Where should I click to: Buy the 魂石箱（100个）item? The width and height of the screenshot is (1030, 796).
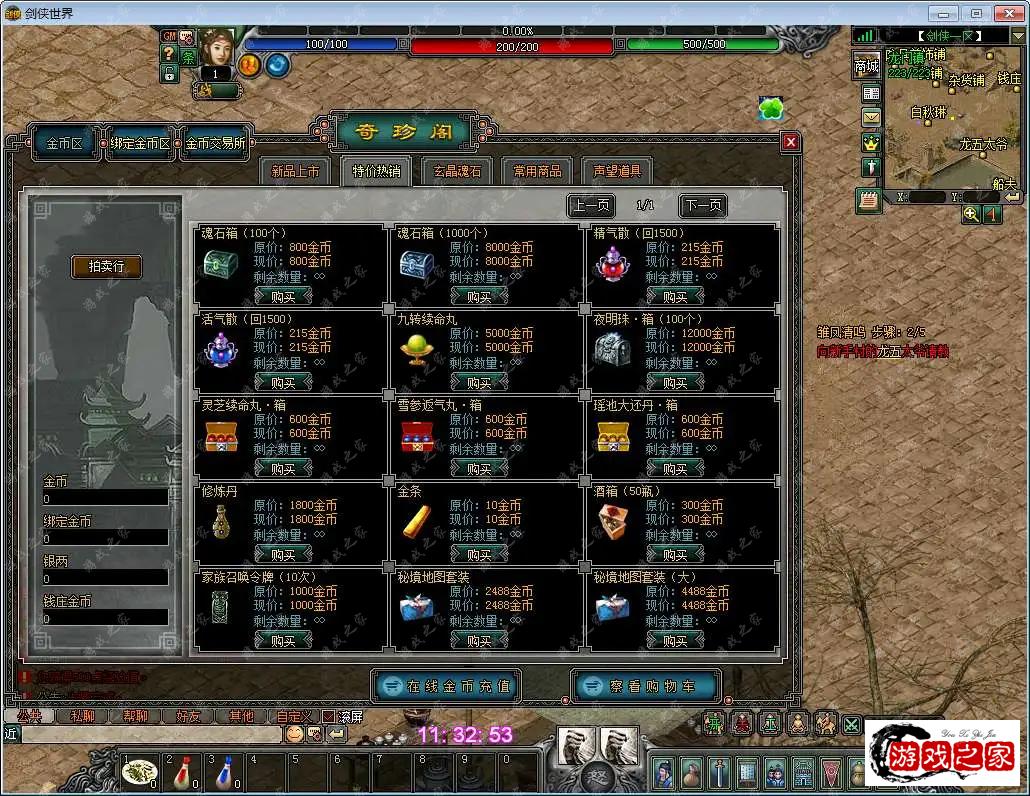(x=283, y=296)
